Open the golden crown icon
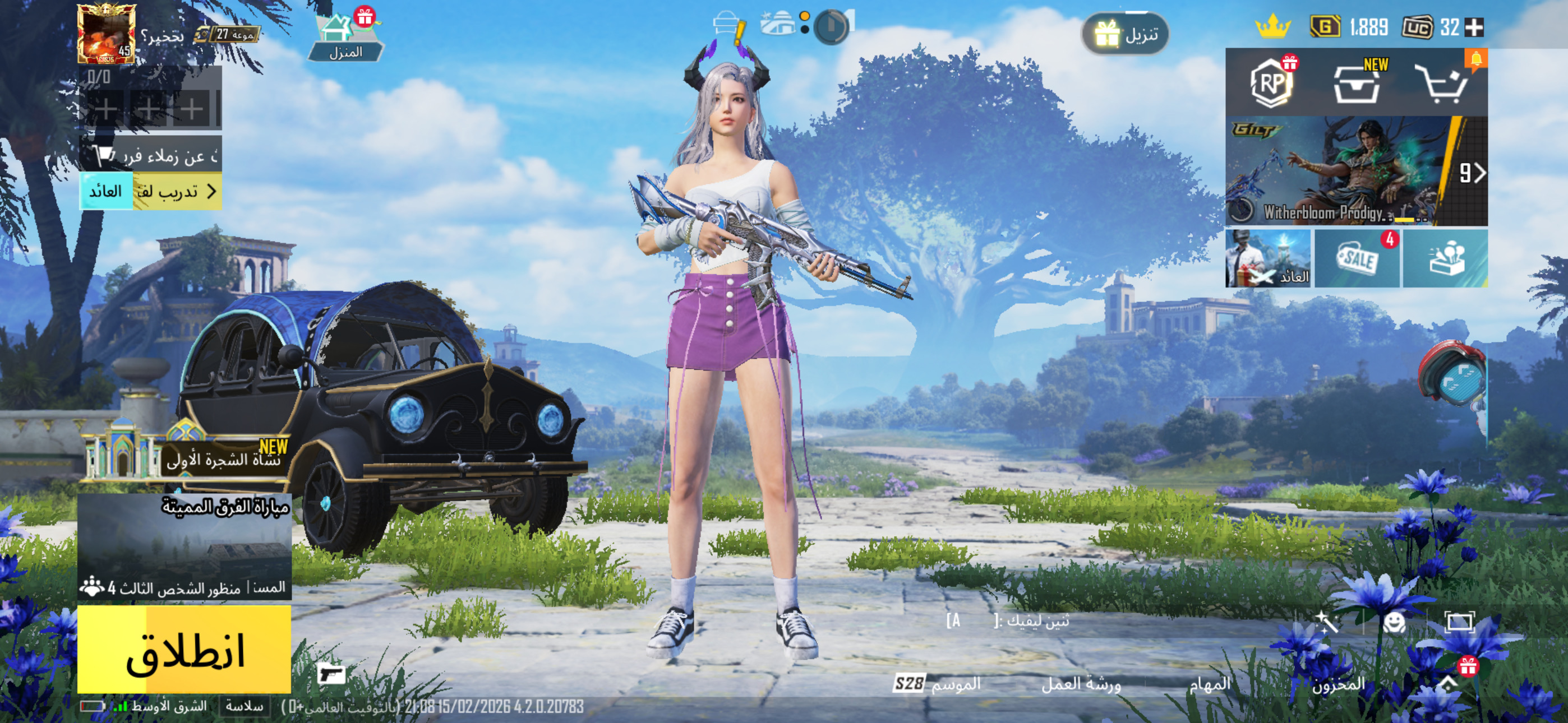The width and height of the screenshot is (1568, 723). (1272, 28)
